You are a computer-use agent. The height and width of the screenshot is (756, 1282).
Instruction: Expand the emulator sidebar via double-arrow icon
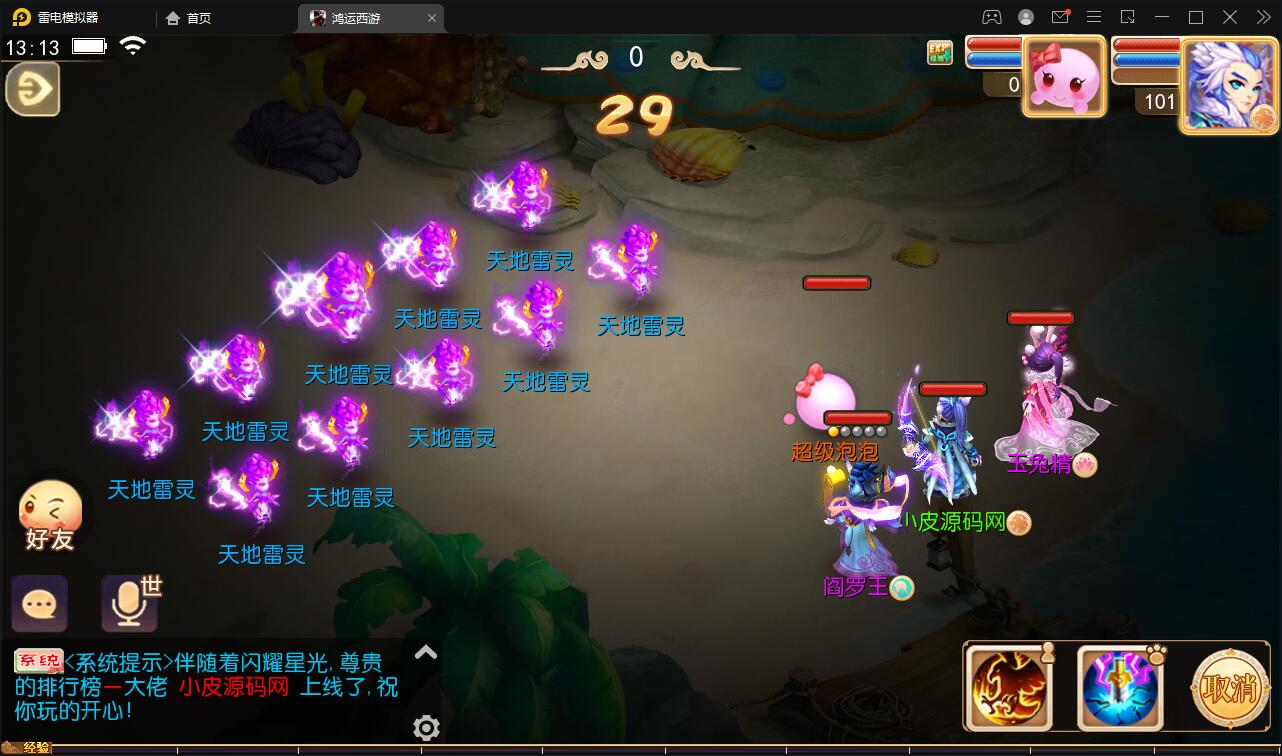pyautogui.click(x=1261, y=17)
